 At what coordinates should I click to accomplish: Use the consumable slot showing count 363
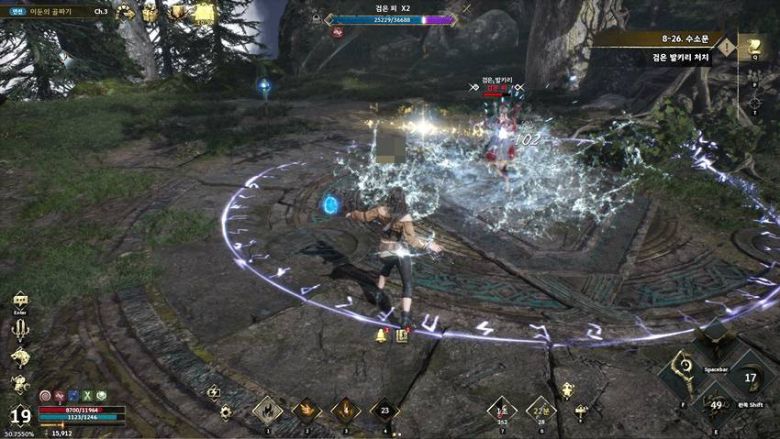(502, 409)
